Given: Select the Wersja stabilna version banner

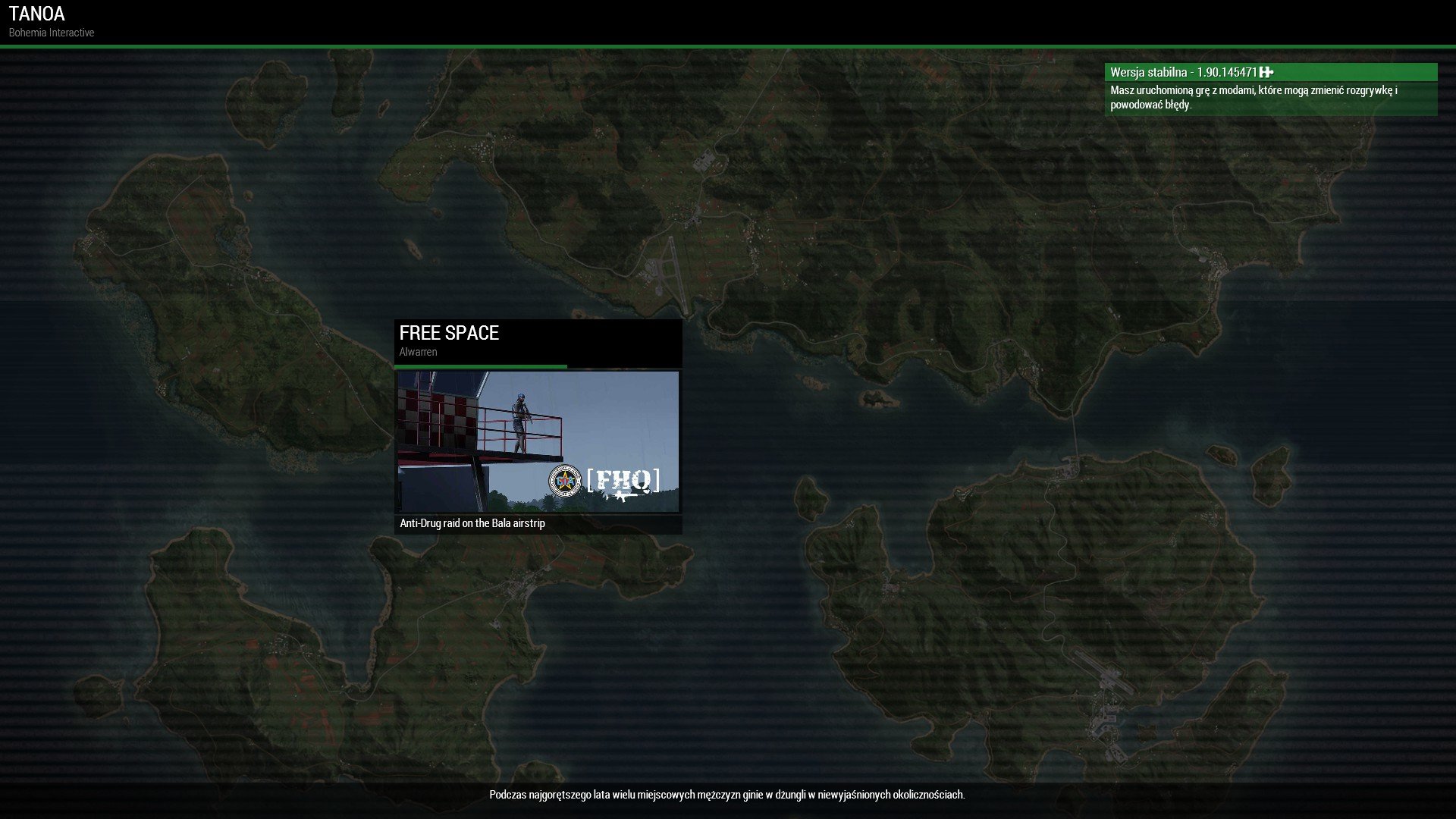Looking at the screenshot, I should click(1269, 73).
